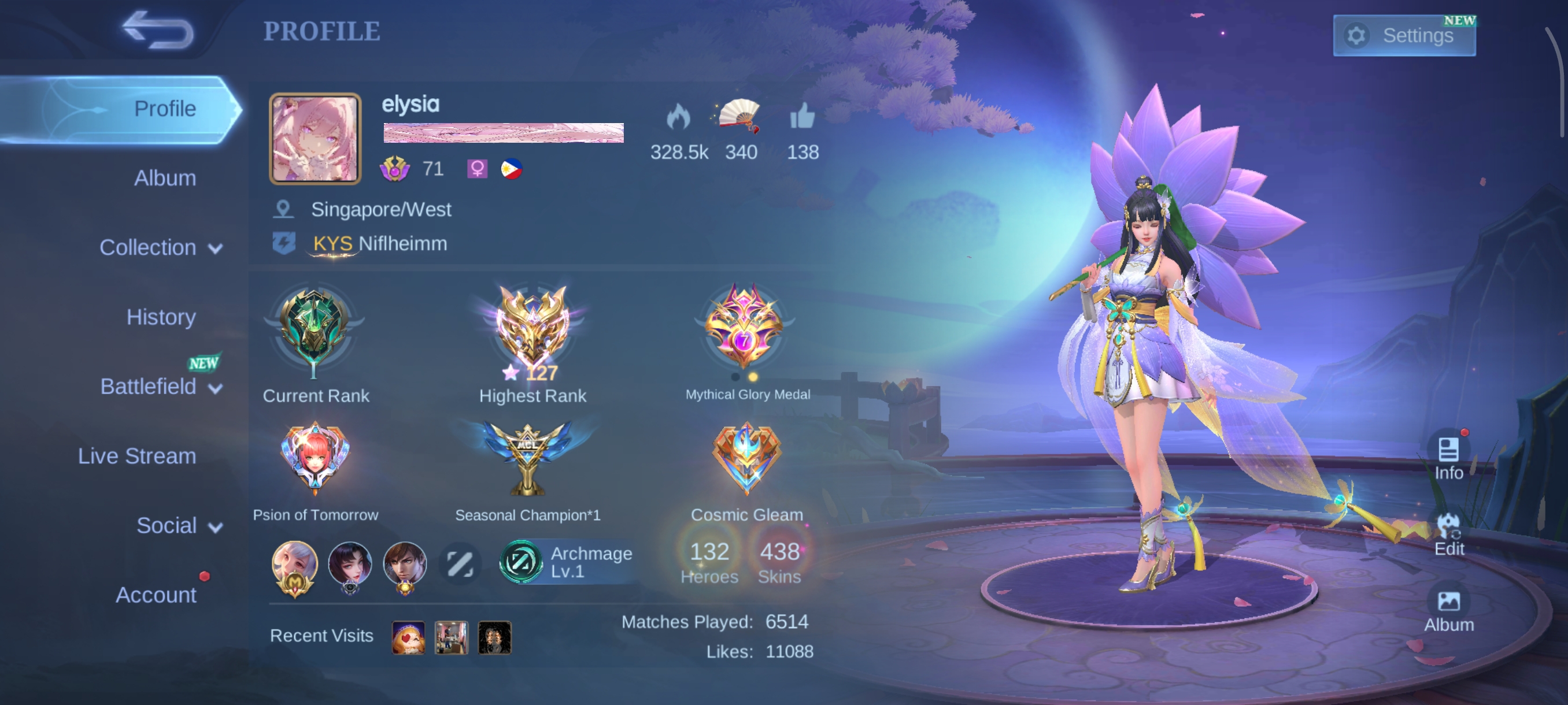The image size is (1568, 705).
Task: Switch to the Album sidebar tab
Action: click(x=164, y=178)
